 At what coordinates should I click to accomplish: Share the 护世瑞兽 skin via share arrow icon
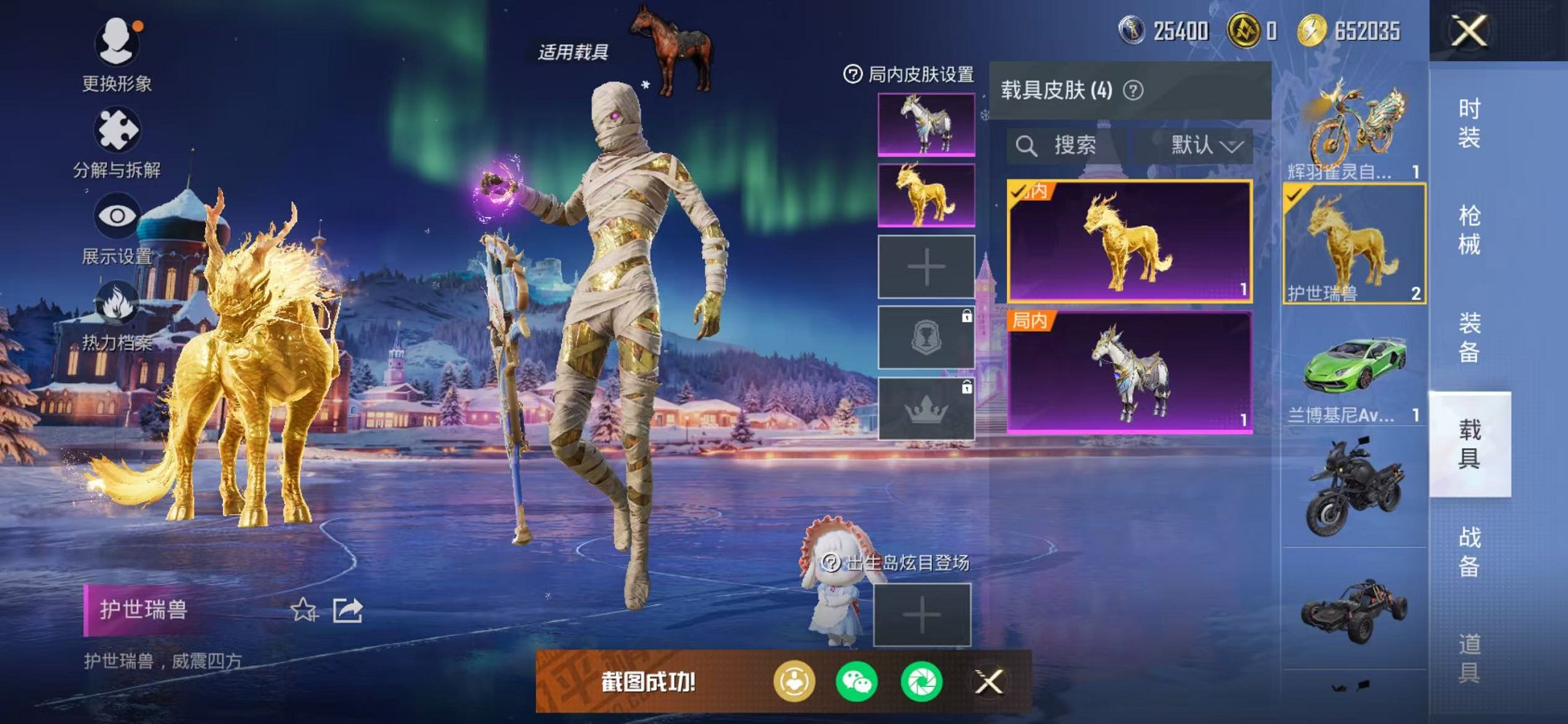(x=348, y=610)
